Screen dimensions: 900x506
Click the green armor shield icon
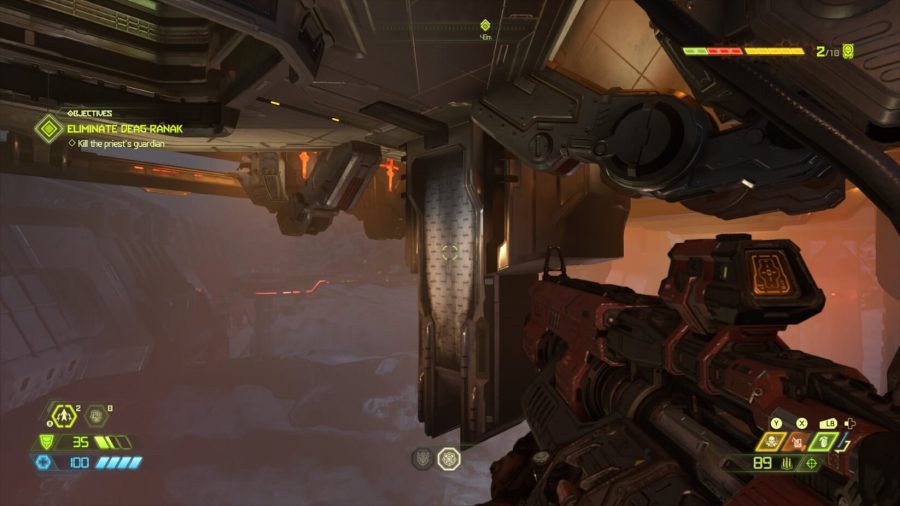[46, 441]
